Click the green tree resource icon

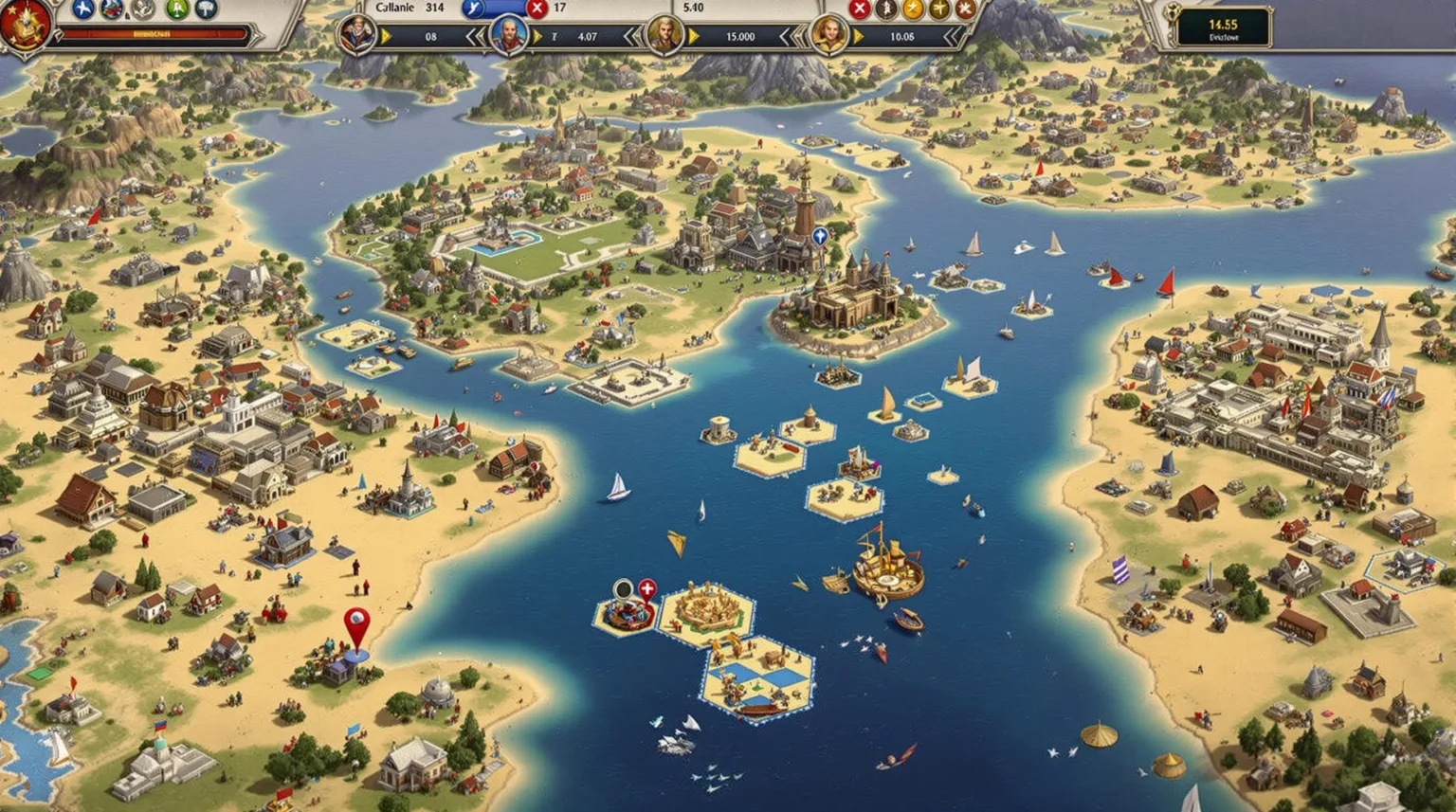[175, 9]
